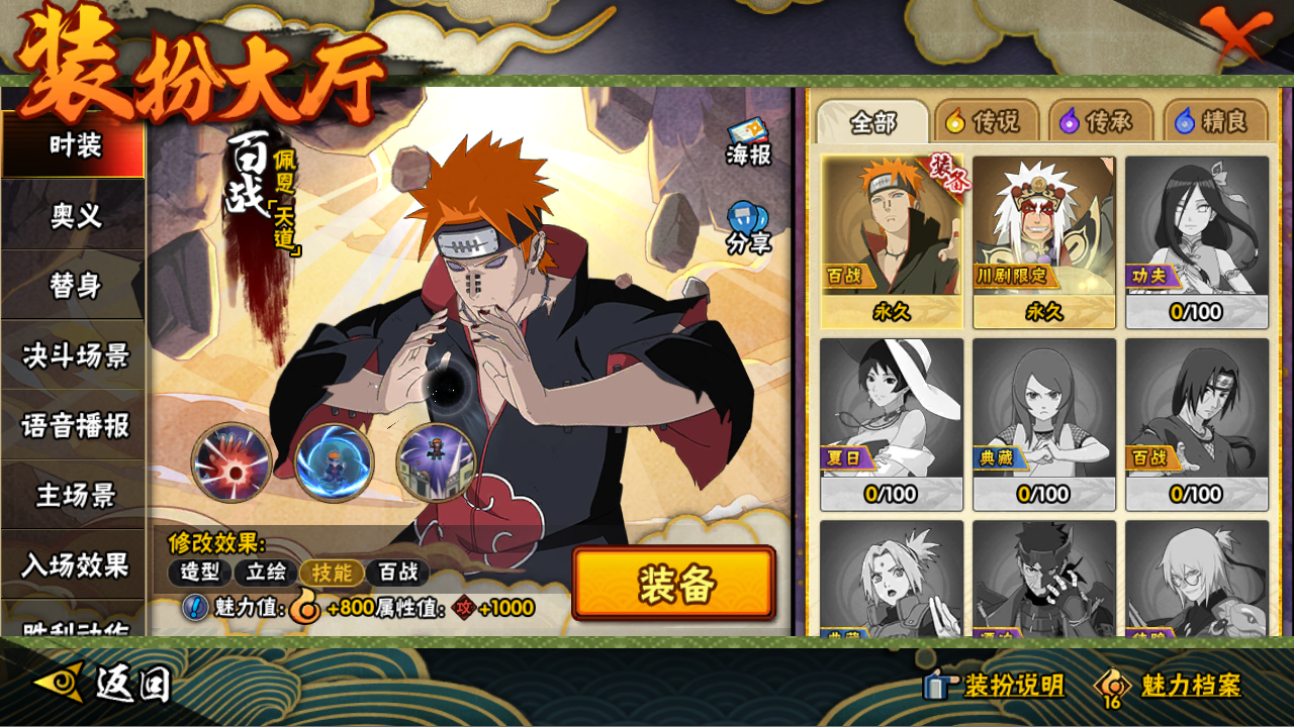The width and height of the screenshot is (1294, 727).
Task: Equip the outfit with the 装备 button
Action: coord(674,583)
